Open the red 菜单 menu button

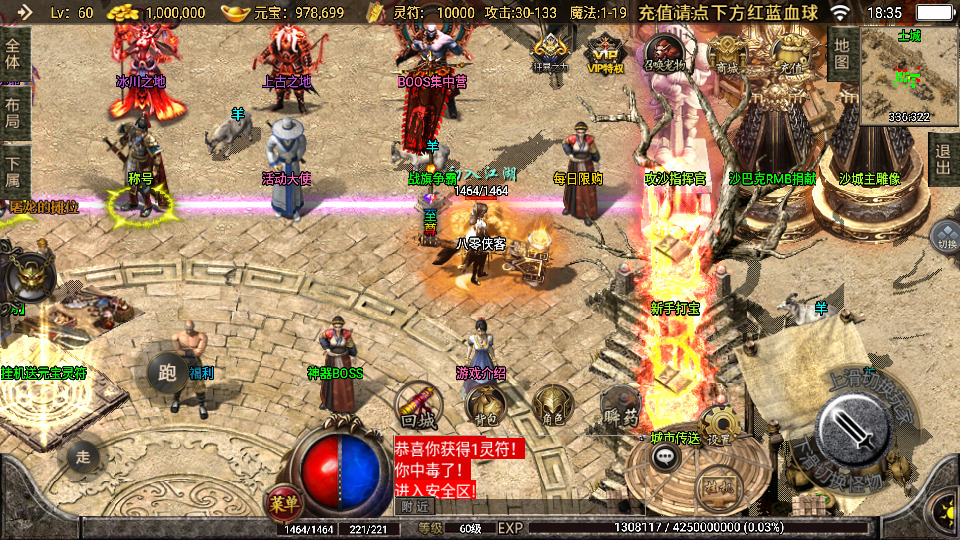coord(284,499)
